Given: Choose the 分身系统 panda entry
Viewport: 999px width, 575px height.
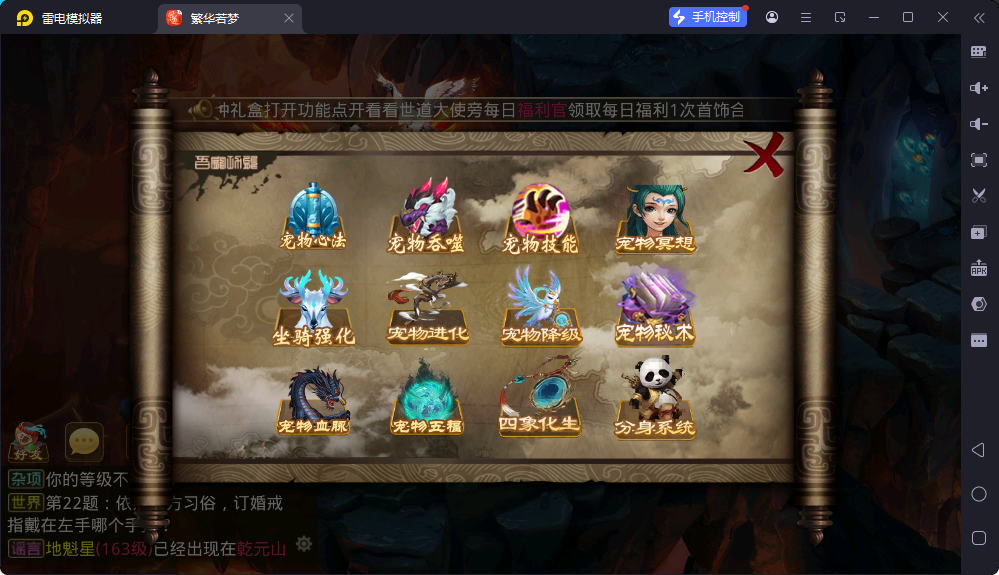Looking at the screenshot, I should coord(655,400).
